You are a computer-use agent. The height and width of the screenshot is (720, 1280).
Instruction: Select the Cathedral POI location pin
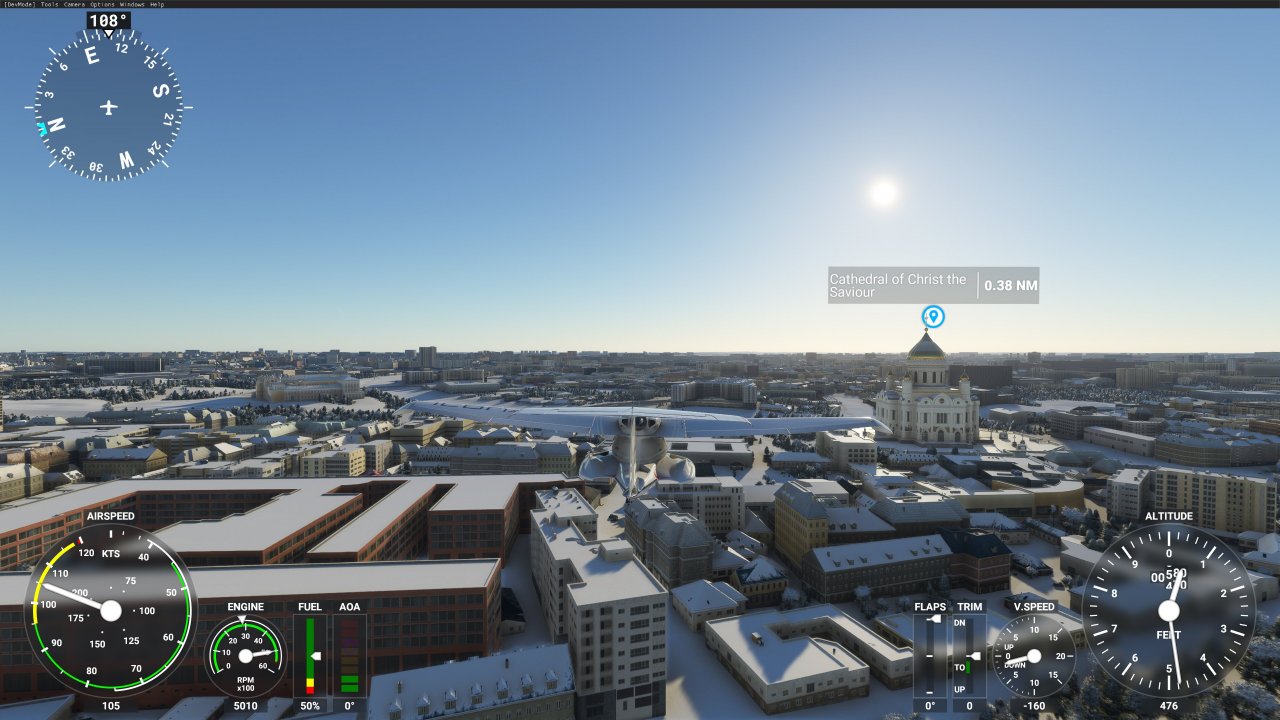click(x=932, y=315)
